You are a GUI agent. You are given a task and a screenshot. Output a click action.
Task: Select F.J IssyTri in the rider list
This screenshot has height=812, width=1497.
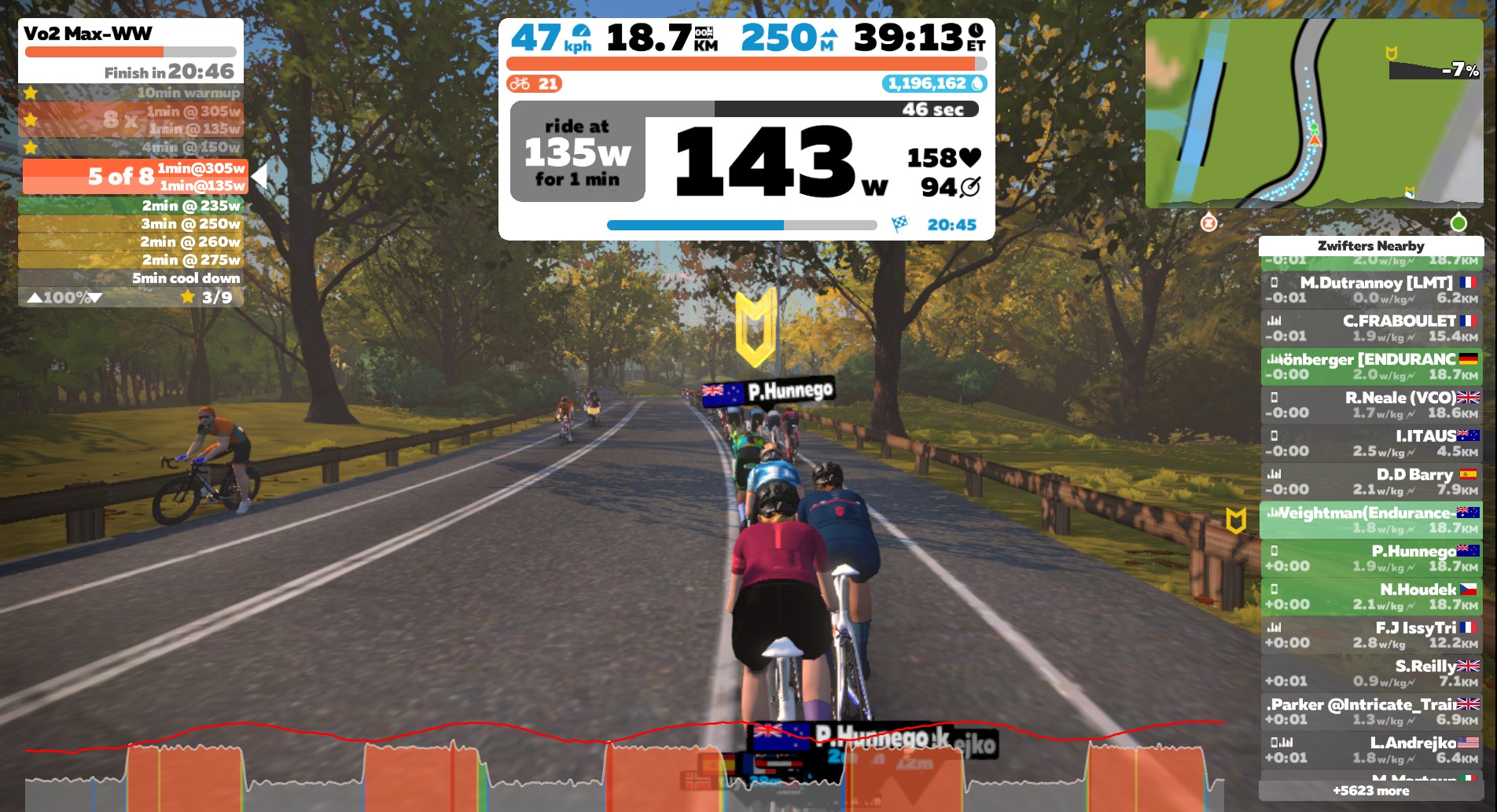pyautogui.click(x=1371, y=635)
